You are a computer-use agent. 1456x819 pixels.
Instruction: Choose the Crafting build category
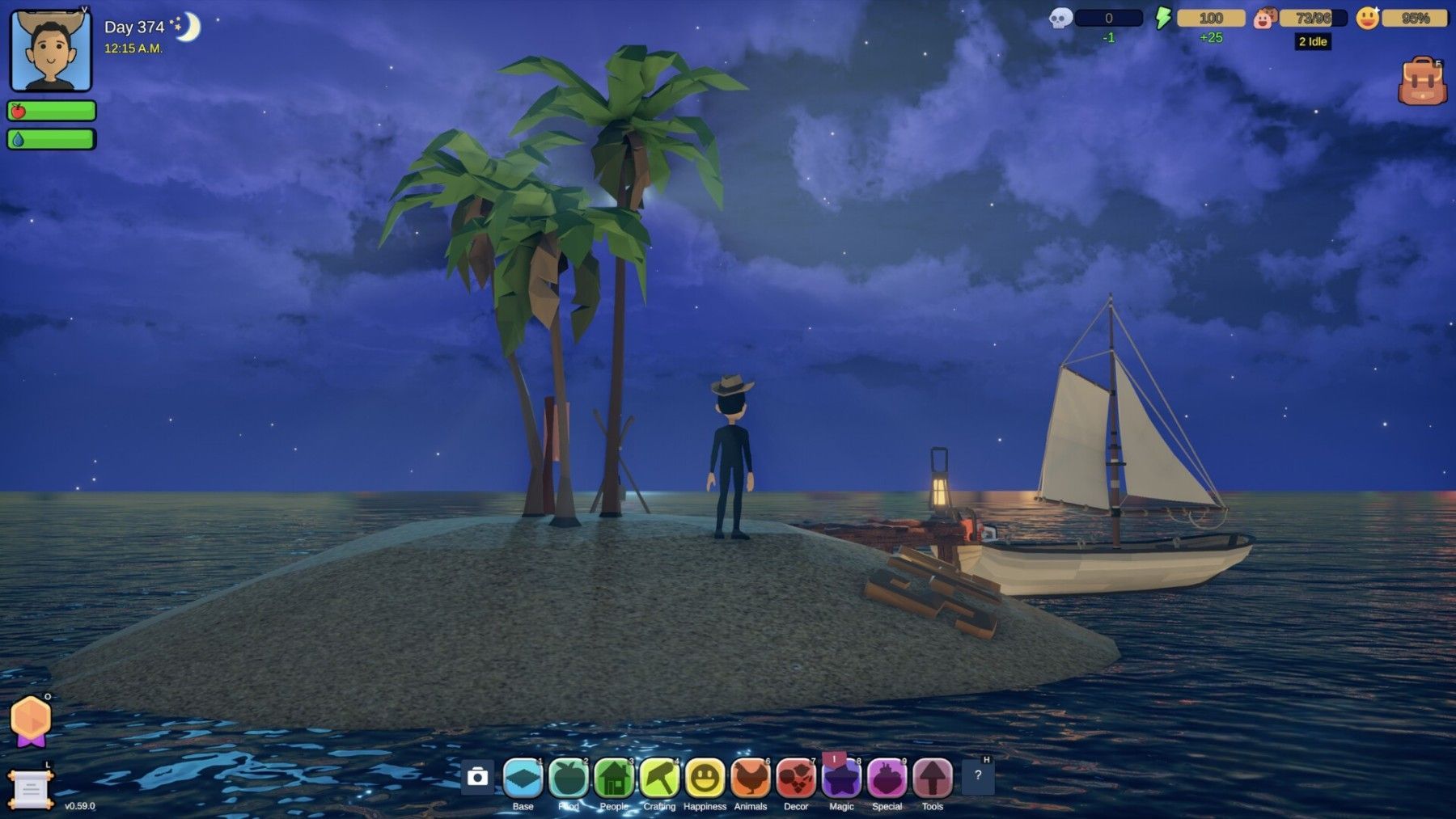[x=659, y=778]
